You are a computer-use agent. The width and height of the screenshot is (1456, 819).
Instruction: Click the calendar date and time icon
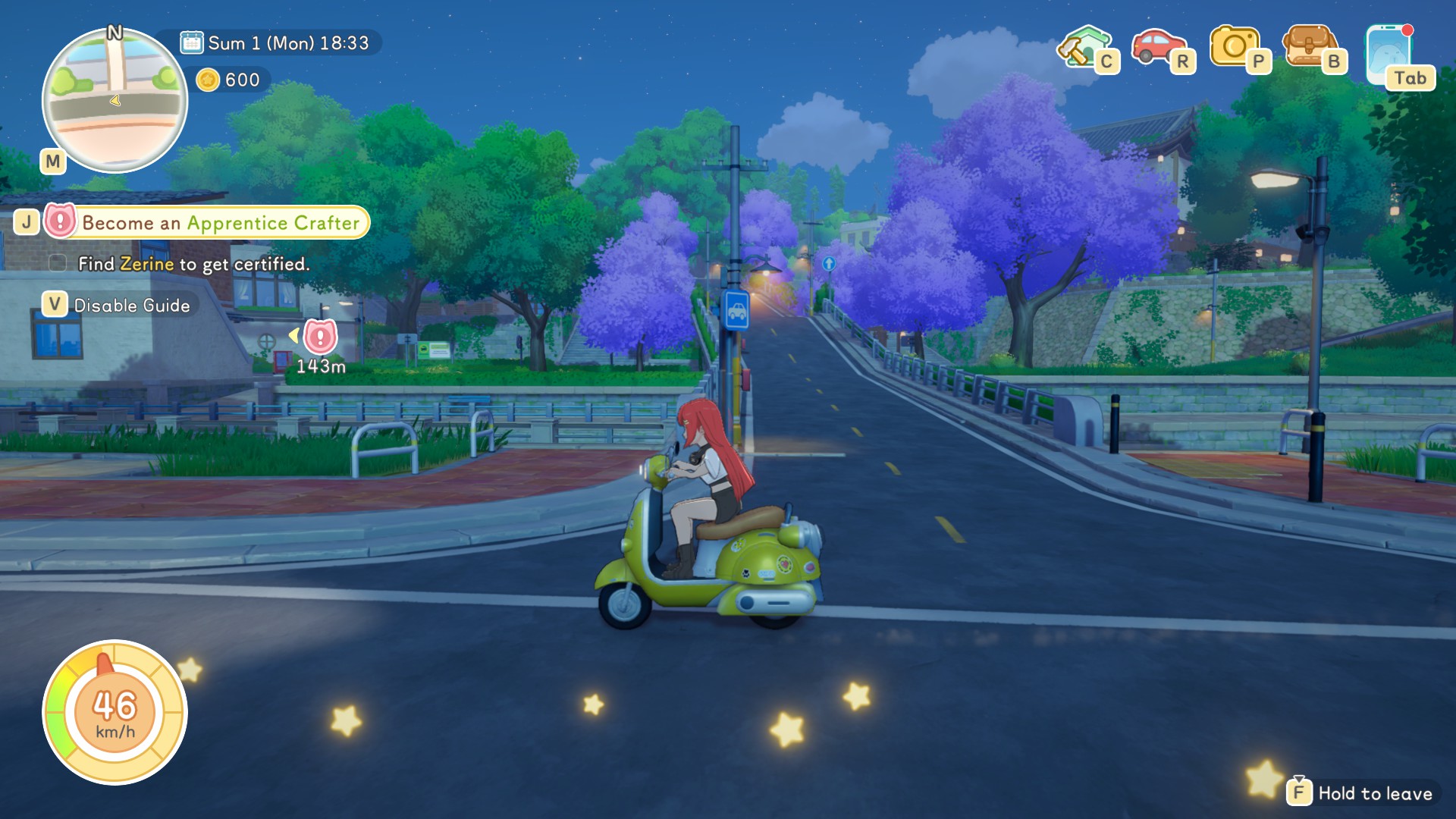click(x=192, y=42)
